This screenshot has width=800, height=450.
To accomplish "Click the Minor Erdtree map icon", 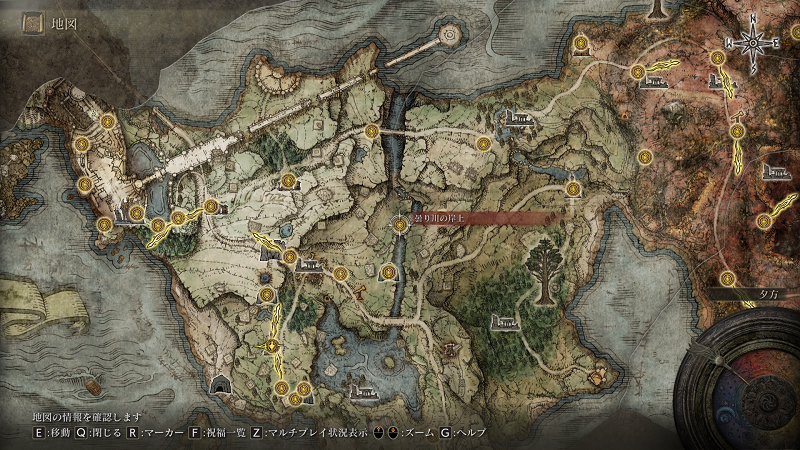I will pos(548,269).
